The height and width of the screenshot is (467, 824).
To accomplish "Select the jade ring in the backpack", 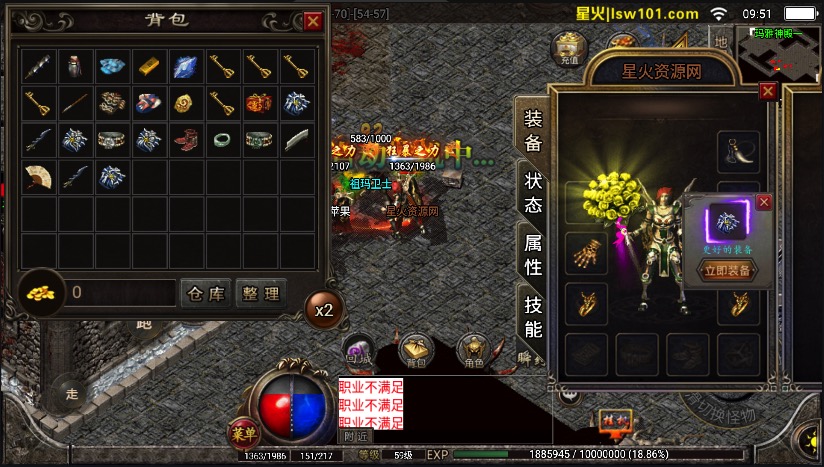I will tap(220, 140).
